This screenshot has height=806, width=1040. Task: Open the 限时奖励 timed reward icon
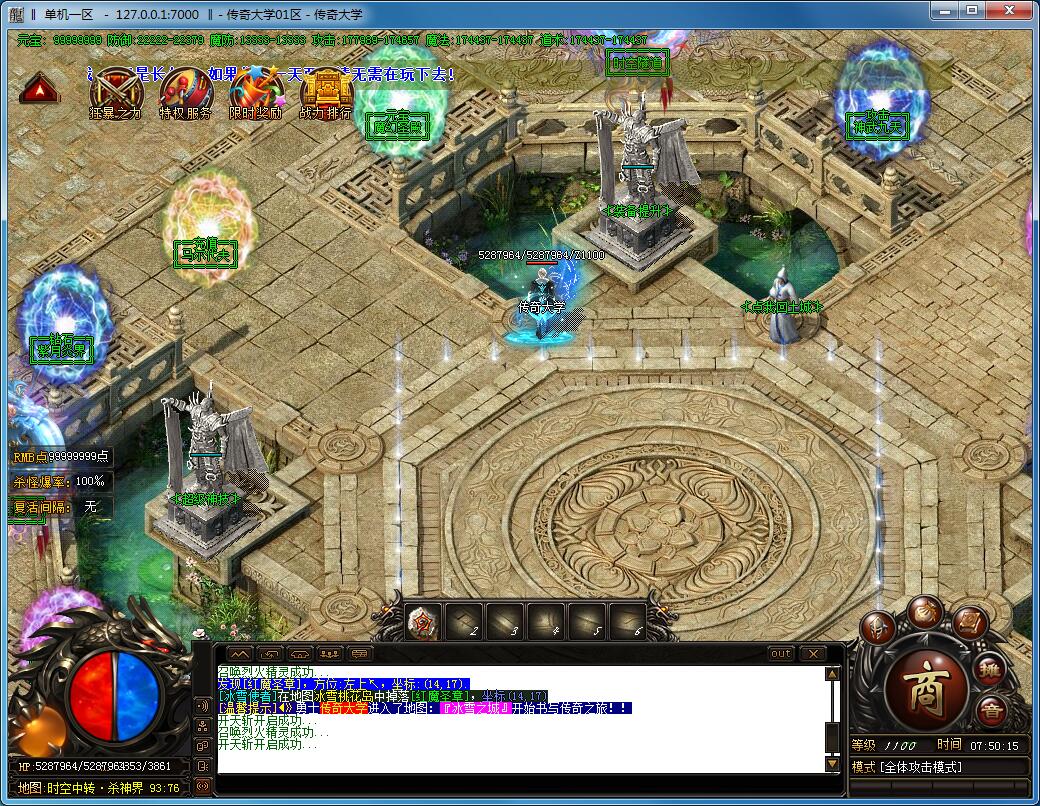[256, 90]
